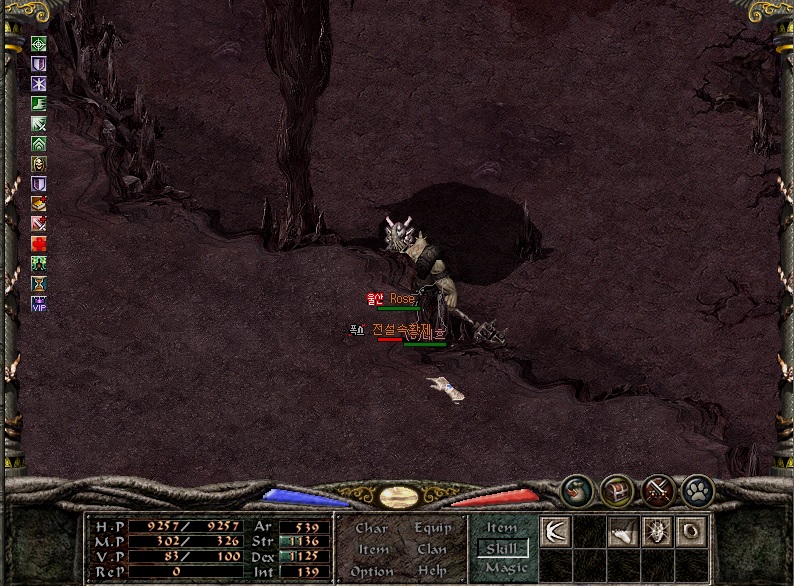Activate the crescent slash skill slot
This screenshot has height=586, width=794.
click(x=555, y=531)
